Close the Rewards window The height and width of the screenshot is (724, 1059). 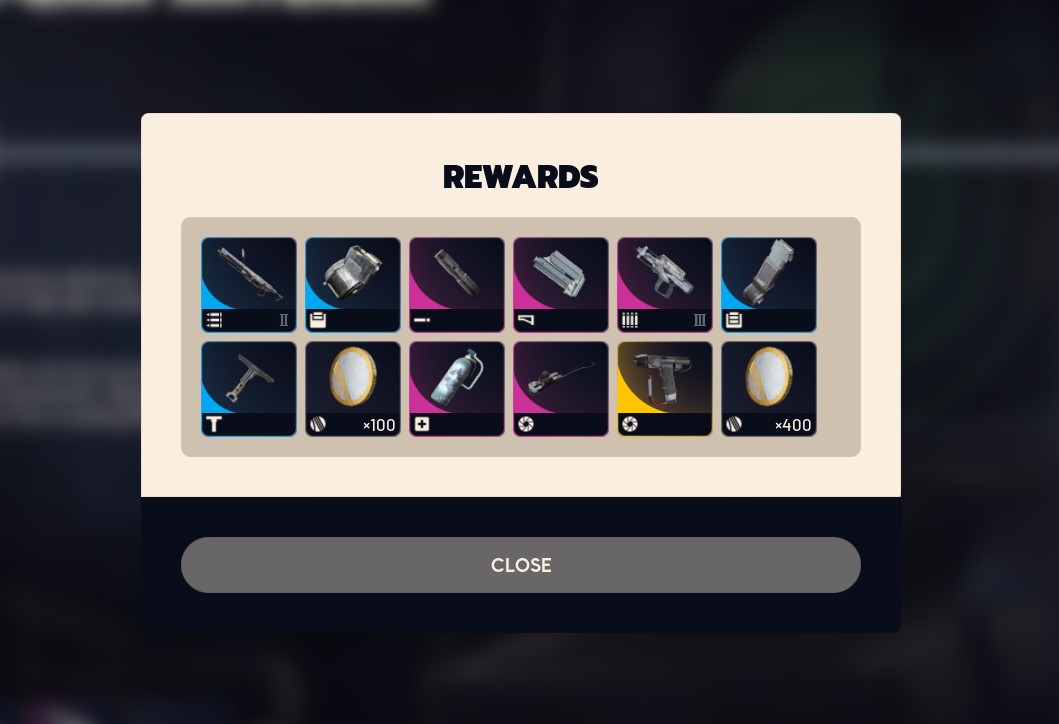pyautogui.click(x=520, y=565)
